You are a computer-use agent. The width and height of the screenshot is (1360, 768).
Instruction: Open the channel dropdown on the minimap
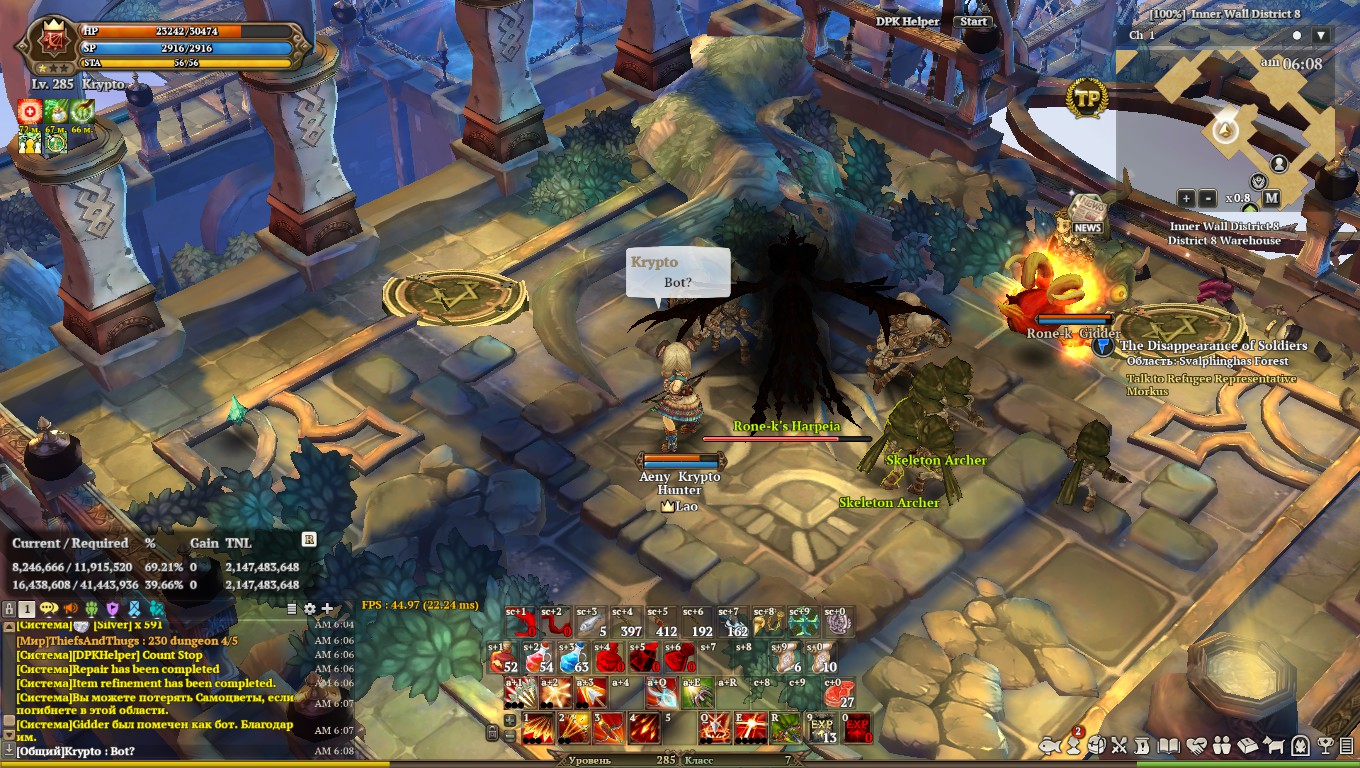pos(1321,35)
